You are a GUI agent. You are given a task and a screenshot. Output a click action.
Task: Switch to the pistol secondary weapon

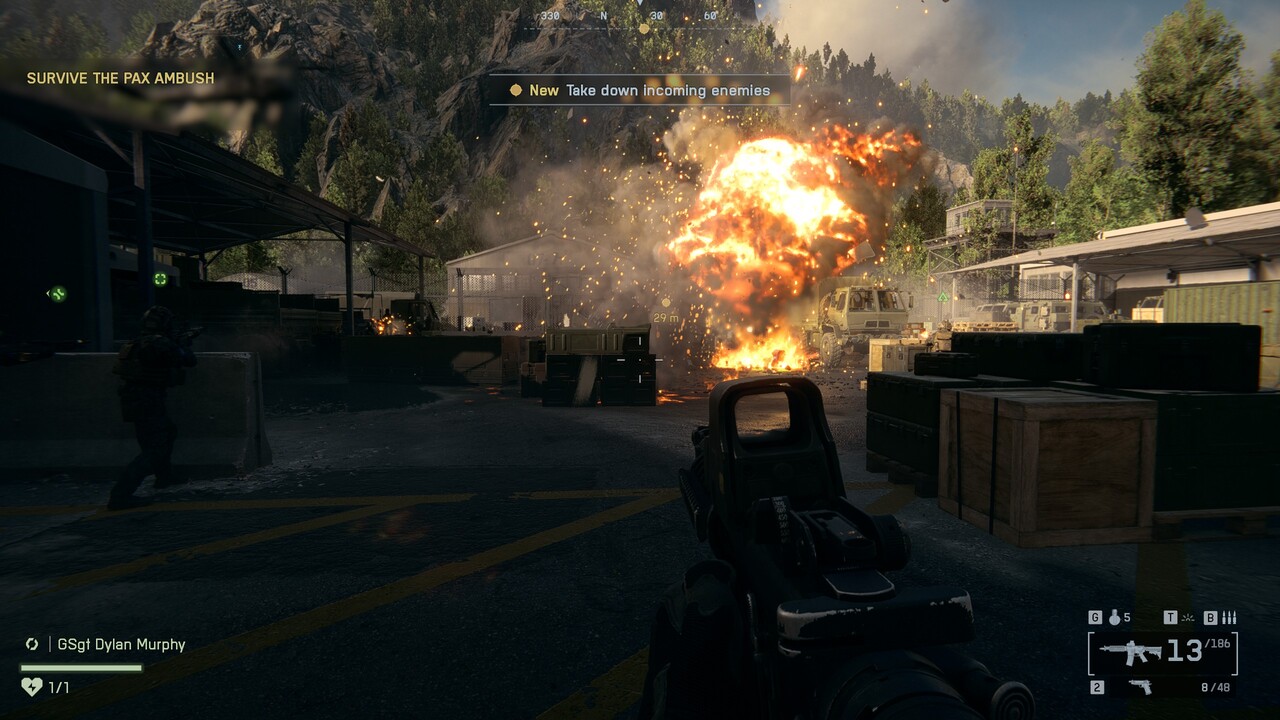[1139, 687]
